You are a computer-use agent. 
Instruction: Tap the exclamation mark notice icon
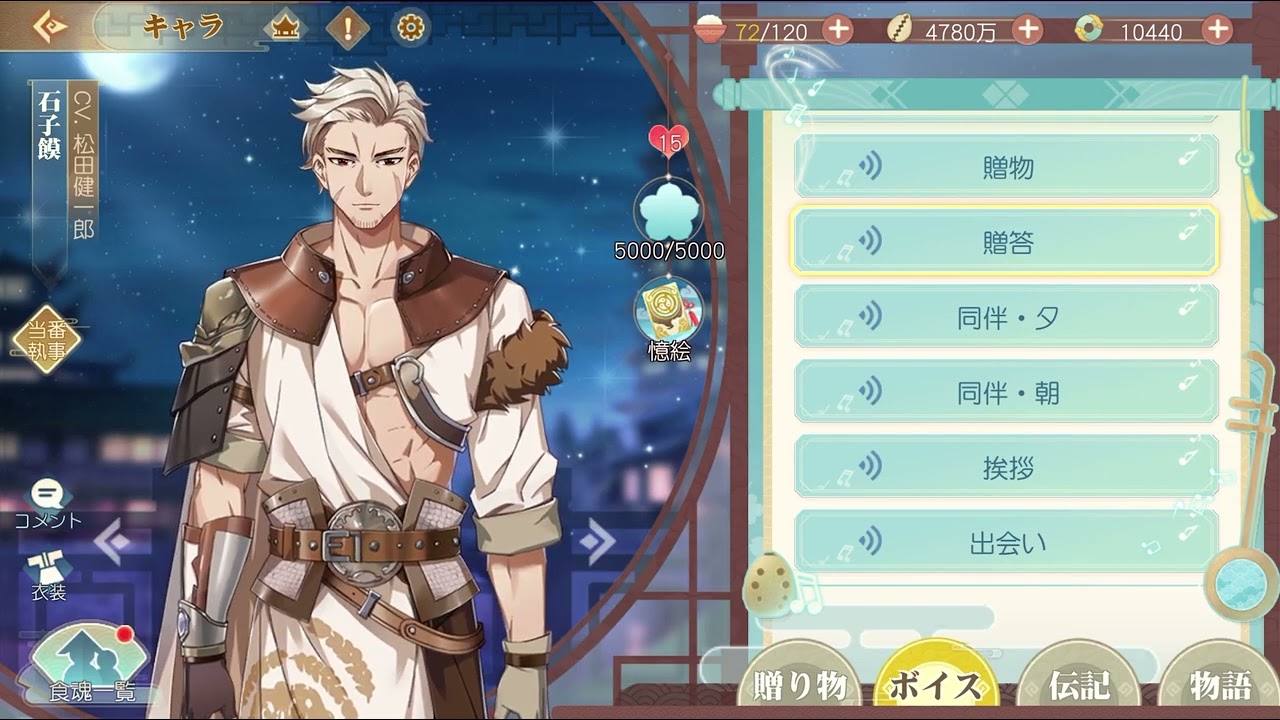click(x=347, y=28)
